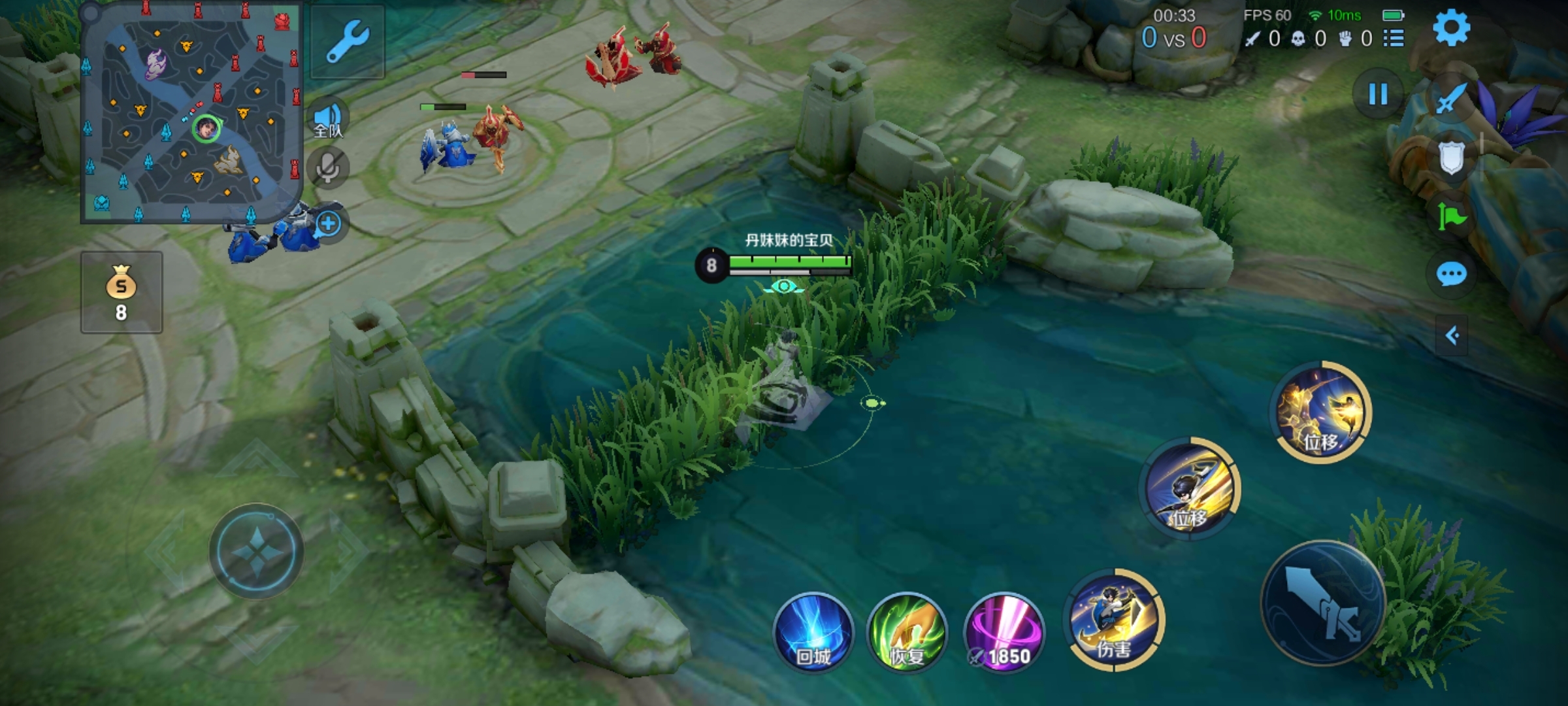This screenshot has width=1568, height=706.
Task: Open the minimap
Action: (x=191, y=112)
